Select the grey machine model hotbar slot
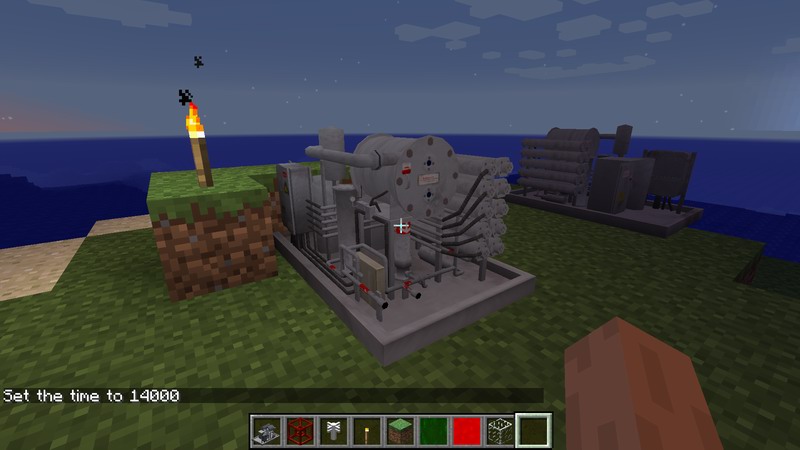The height and width of the screenshot is (450, 800). point(267,431)
